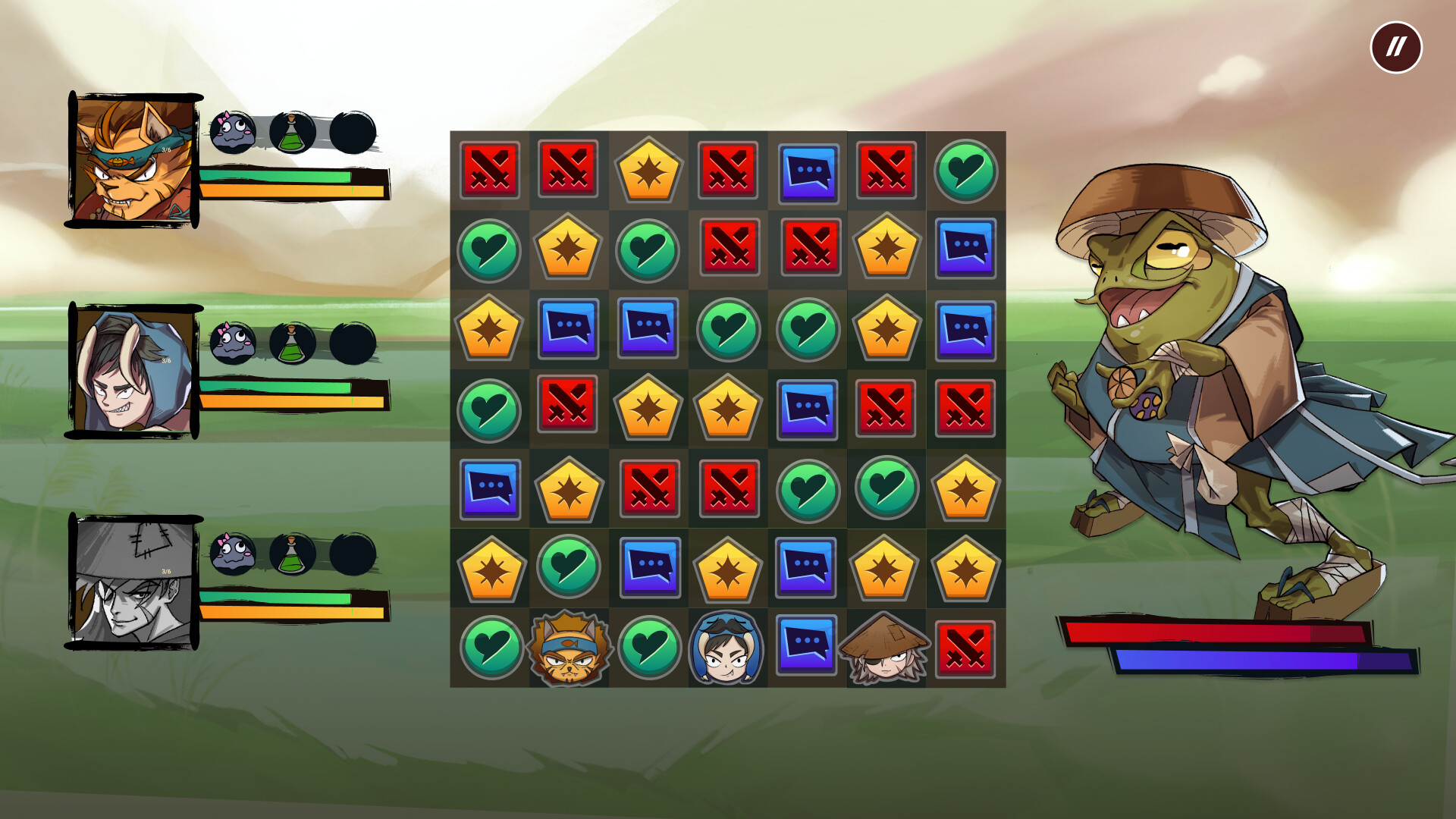Image resolution: width=1456 pixels, height=819 pixels.
Task: Activate the third hero's pet slime ability
Action: [x=234, y=554]
